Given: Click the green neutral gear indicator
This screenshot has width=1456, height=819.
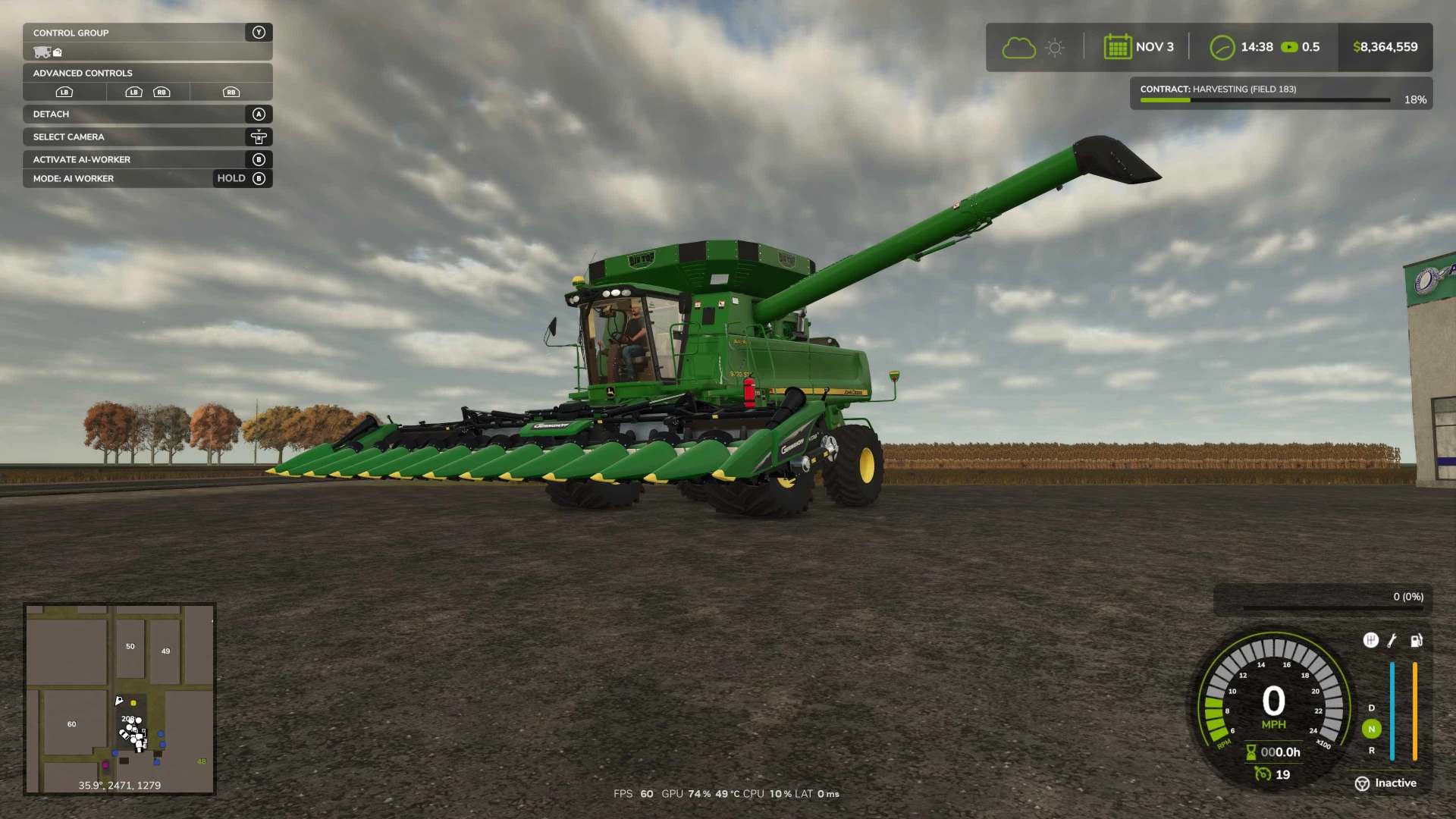Looking at the screenshot, I should (x=1371, y=729).
